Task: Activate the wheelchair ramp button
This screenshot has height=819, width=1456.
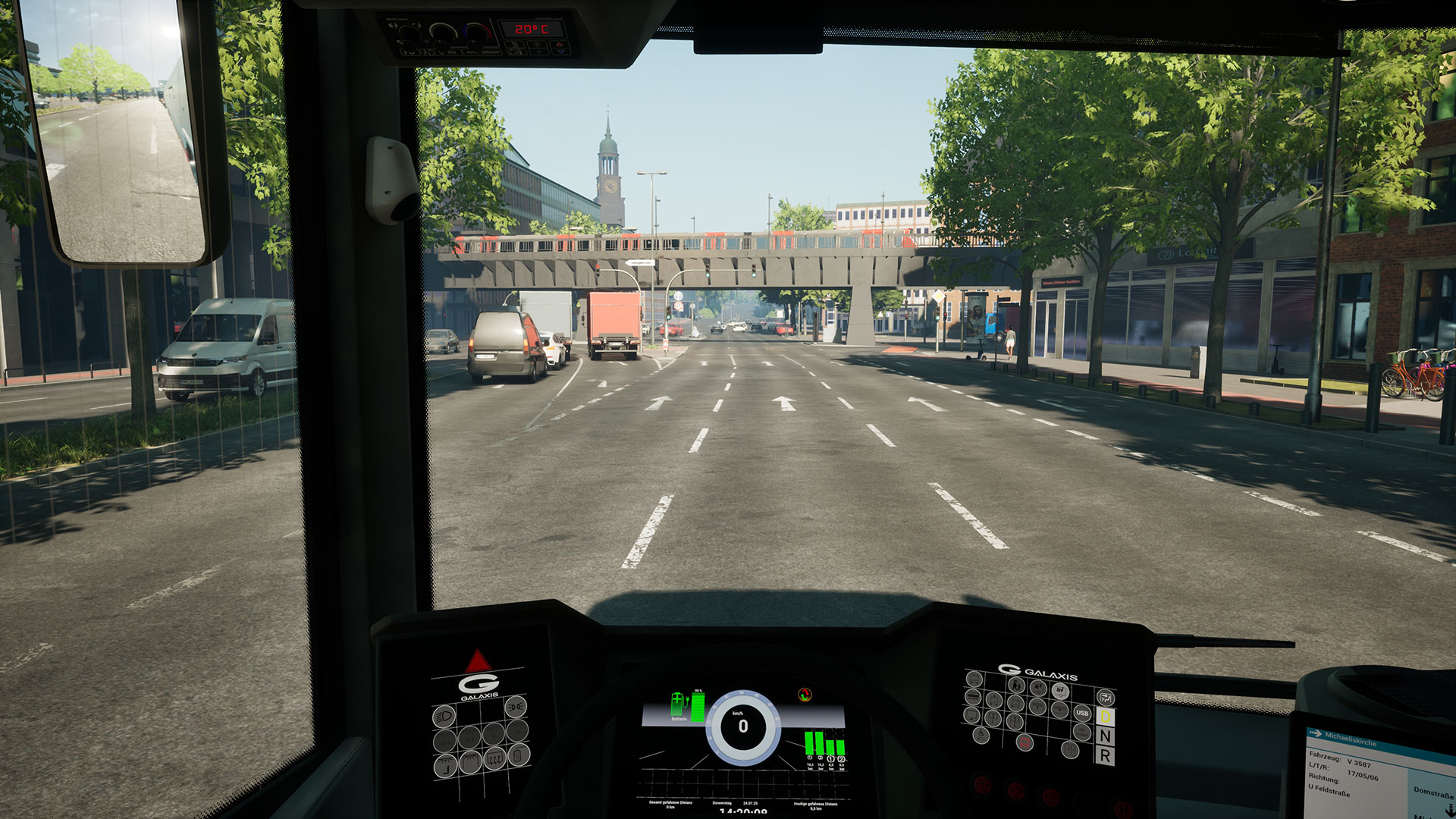Action: coord(981,735)
